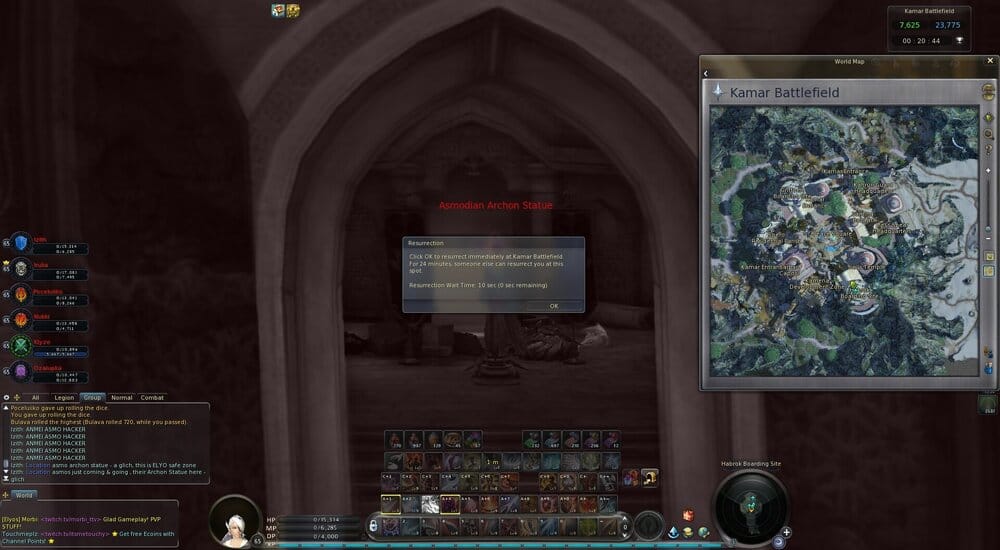Pick the purple-portrait party member Ozanapka
1000x550 pixels.
point(21,372)
